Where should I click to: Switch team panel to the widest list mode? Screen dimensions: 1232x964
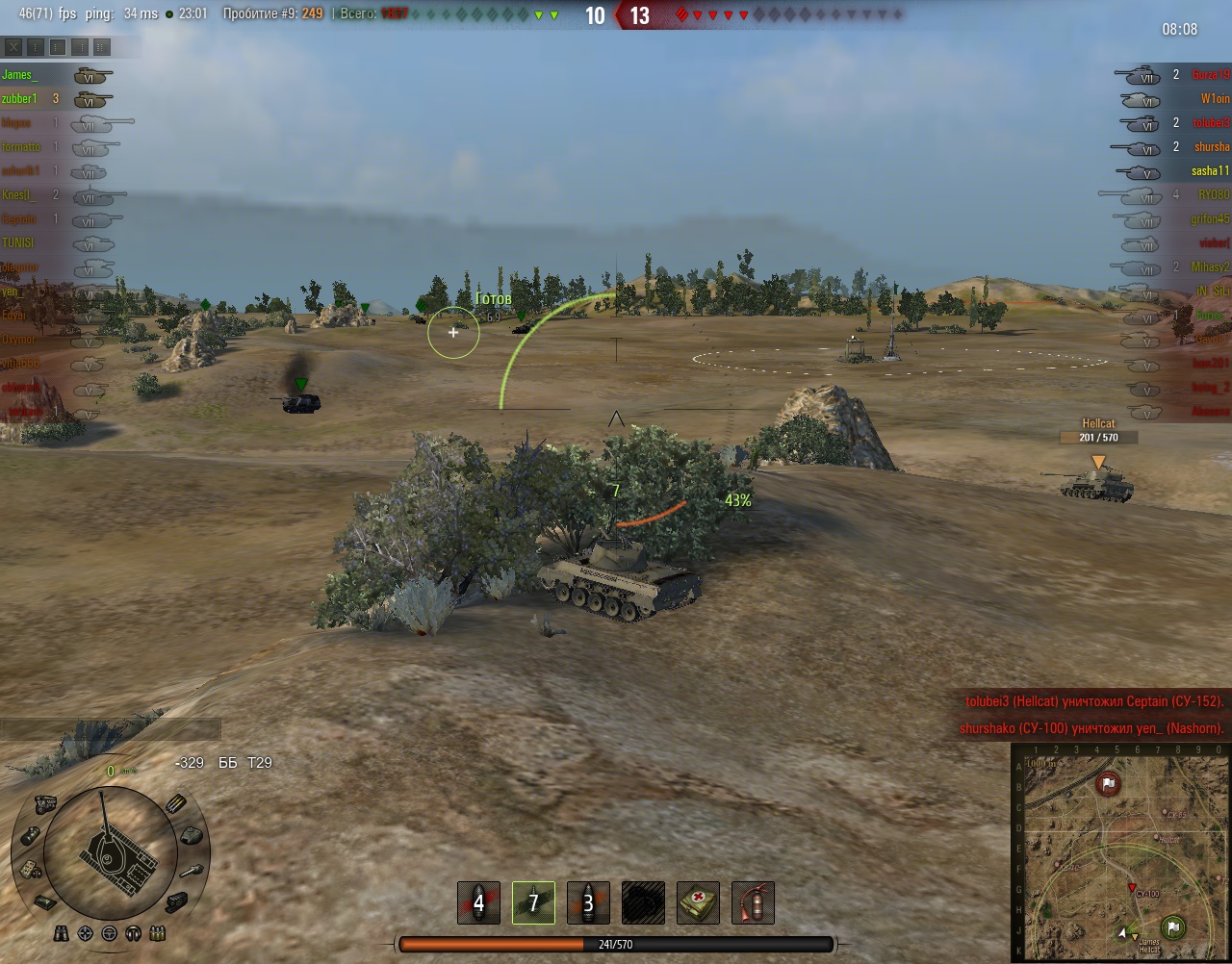[x=102, y=46]
